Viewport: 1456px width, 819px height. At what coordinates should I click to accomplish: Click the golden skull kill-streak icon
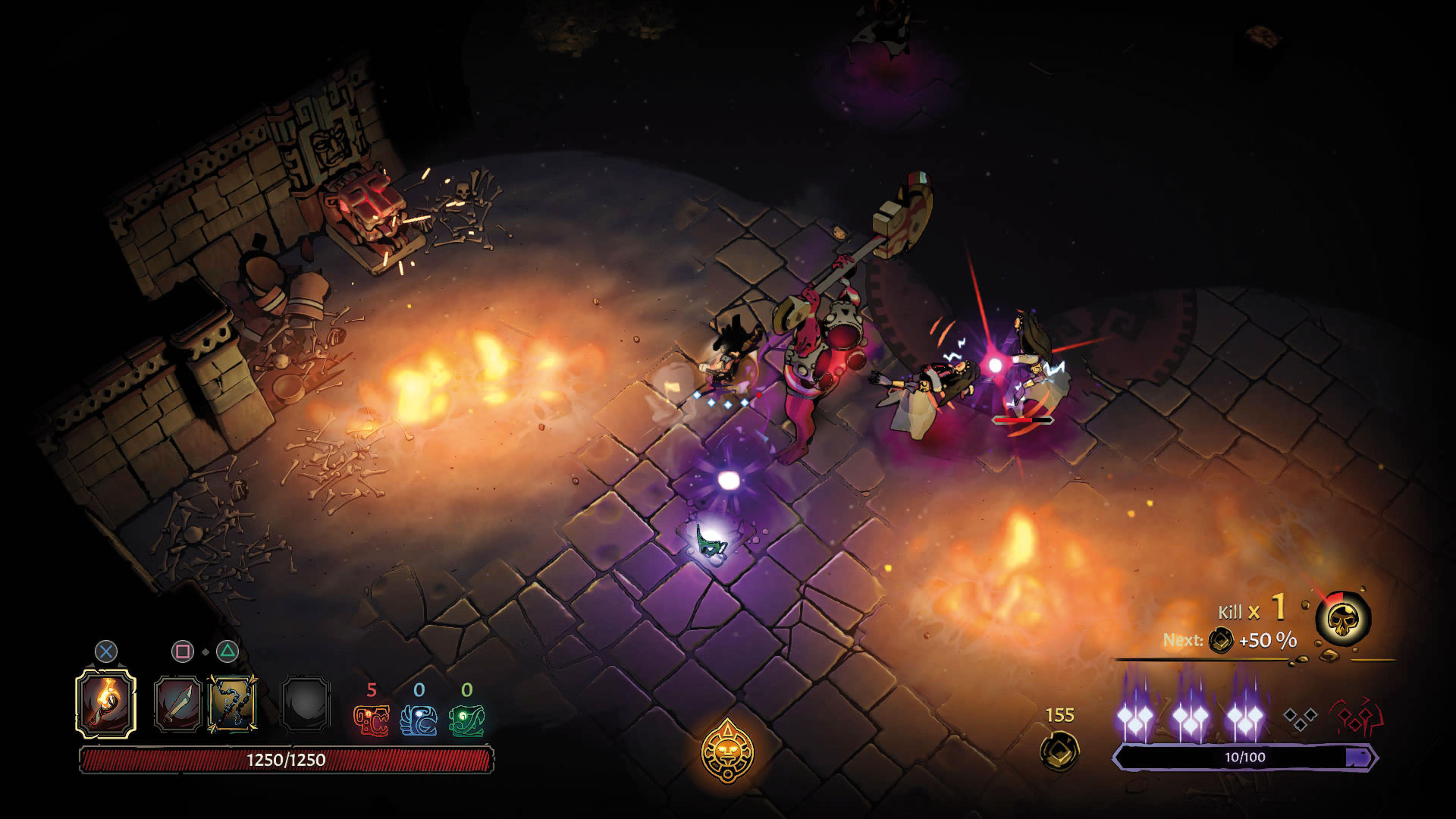click(x=1343, y=620)
